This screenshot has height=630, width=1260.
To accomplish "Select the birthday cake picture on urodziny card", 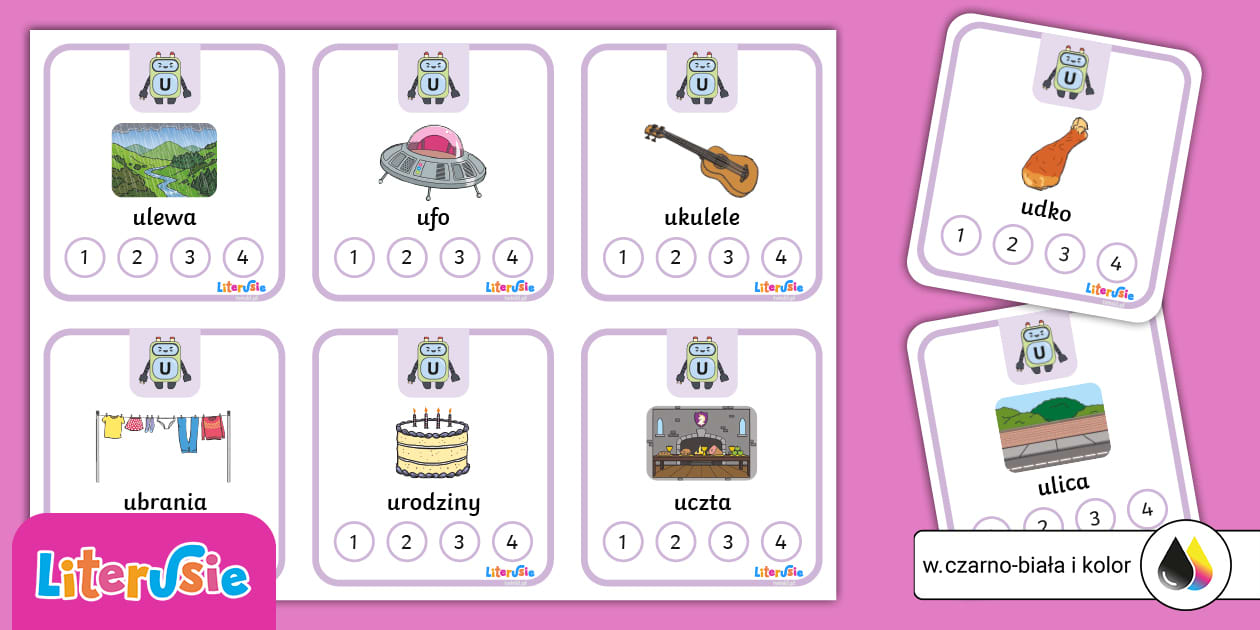I will [432, 442].
